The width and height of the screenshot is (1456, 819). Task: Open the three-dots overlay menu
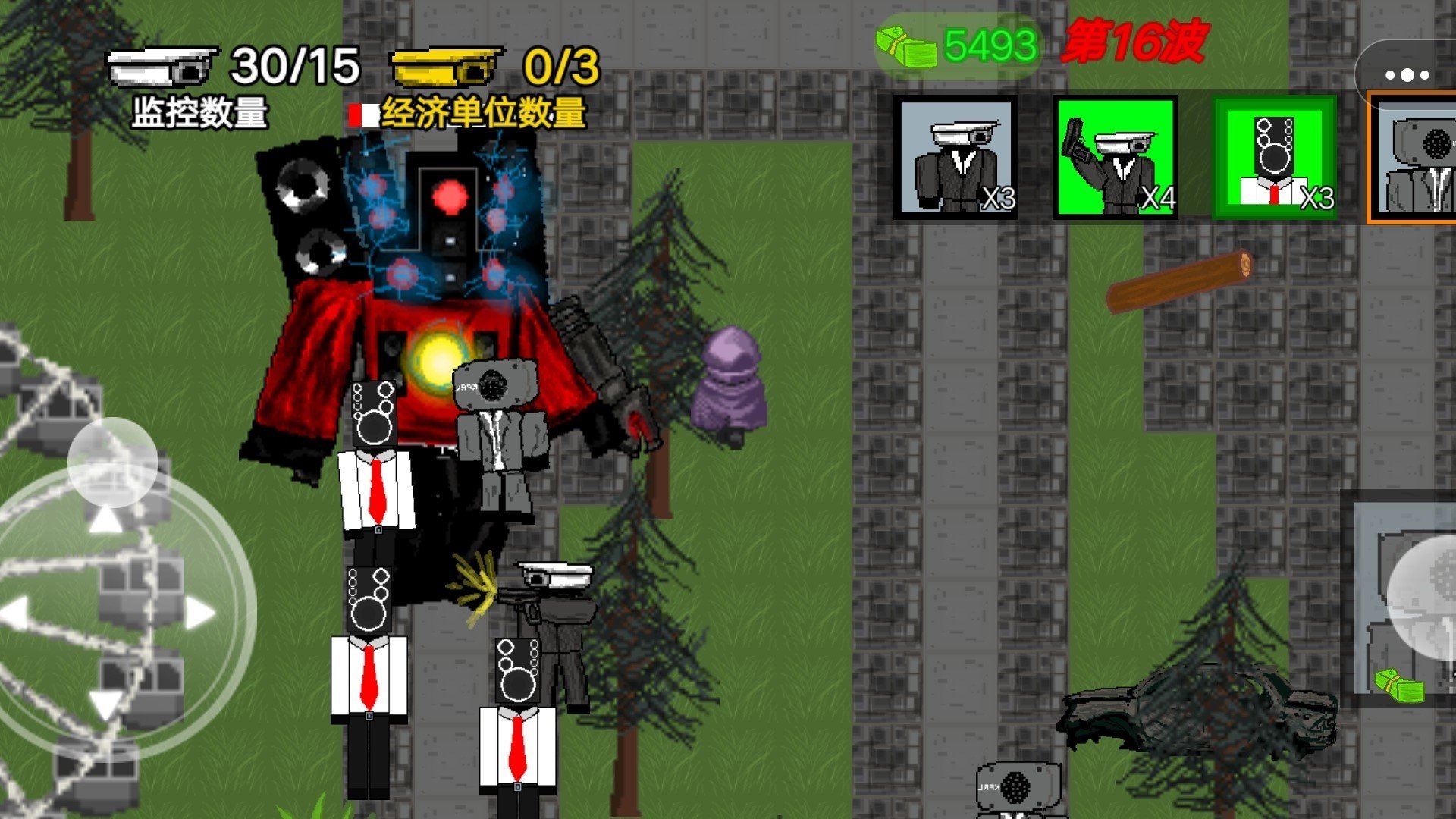(x=1407, y=75)
